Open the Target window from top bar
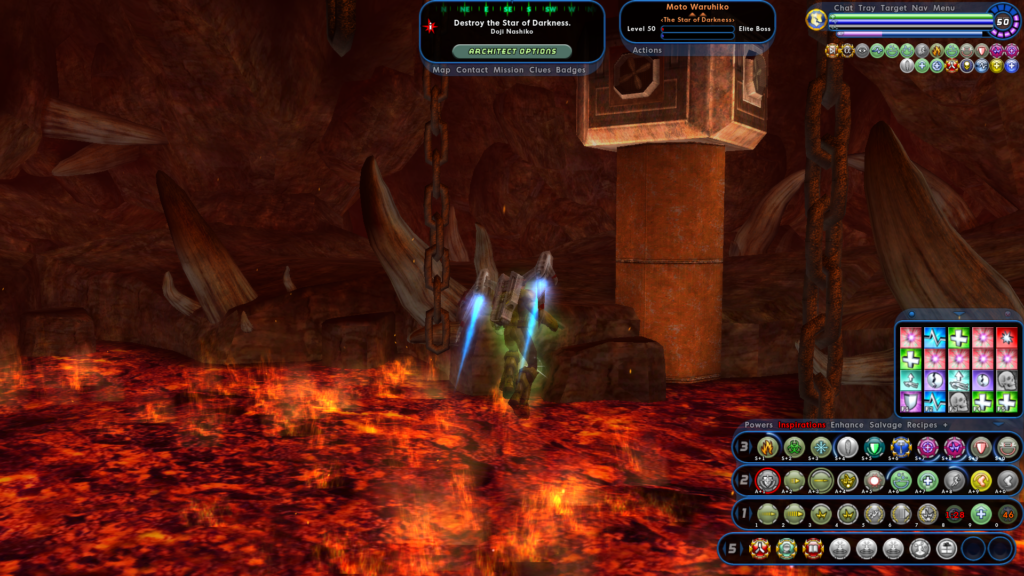The height and width of the screenshot is (576, 1024). [x=894, y=8]
